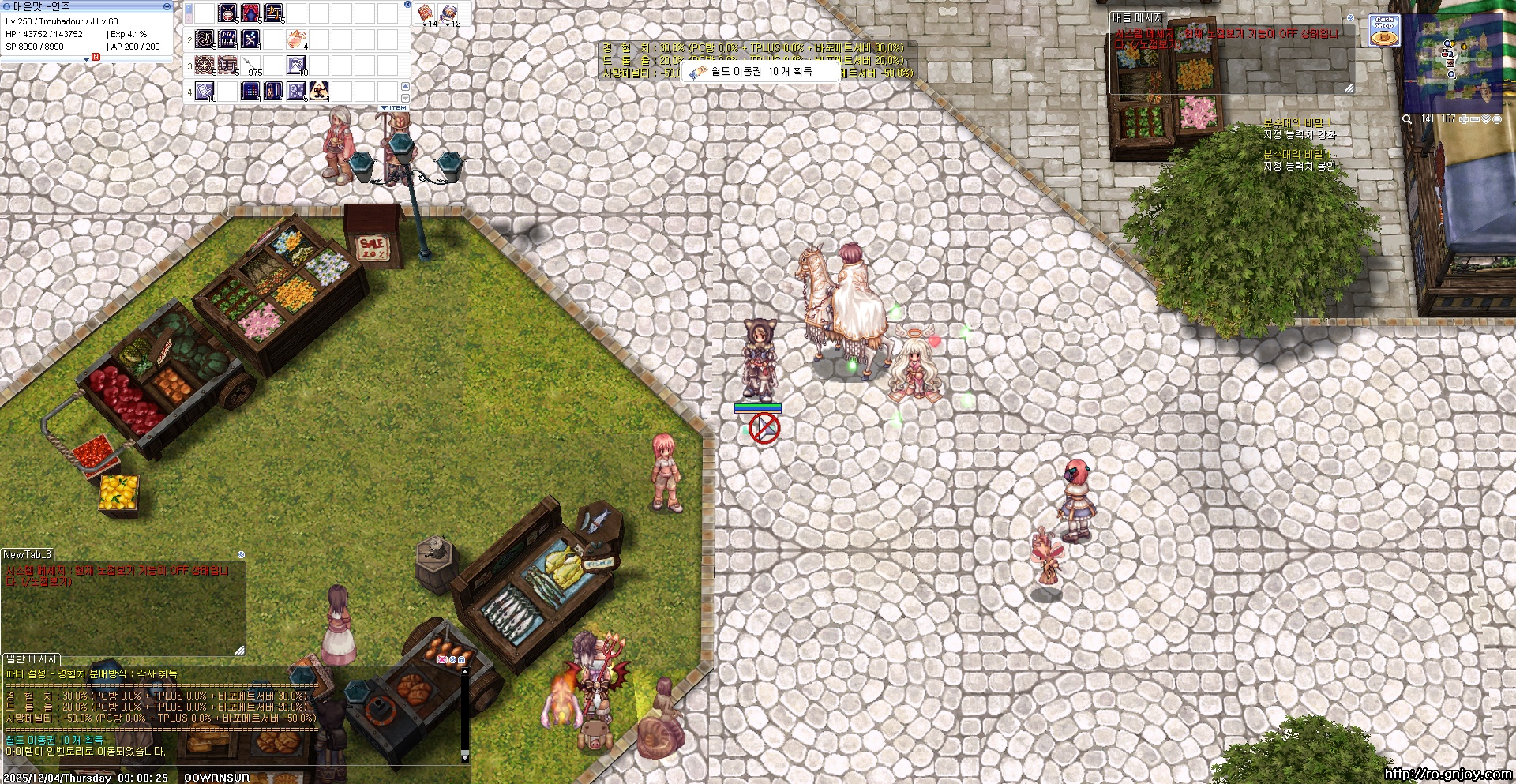Open the 배틀 메시지 battle message tab

pos(1137,17)
